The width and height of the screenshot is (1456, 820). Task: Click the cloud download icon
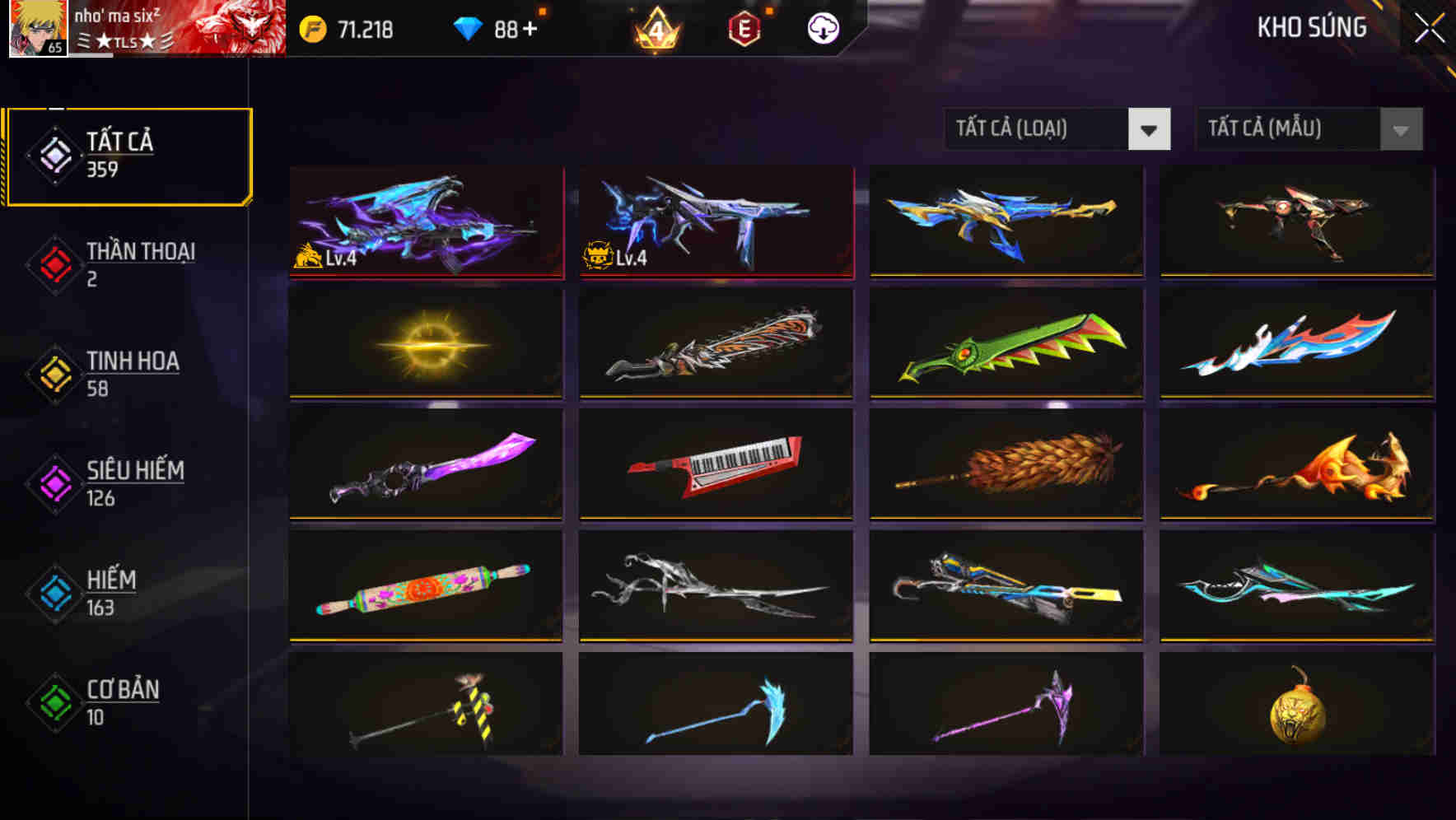coord(823,28)
